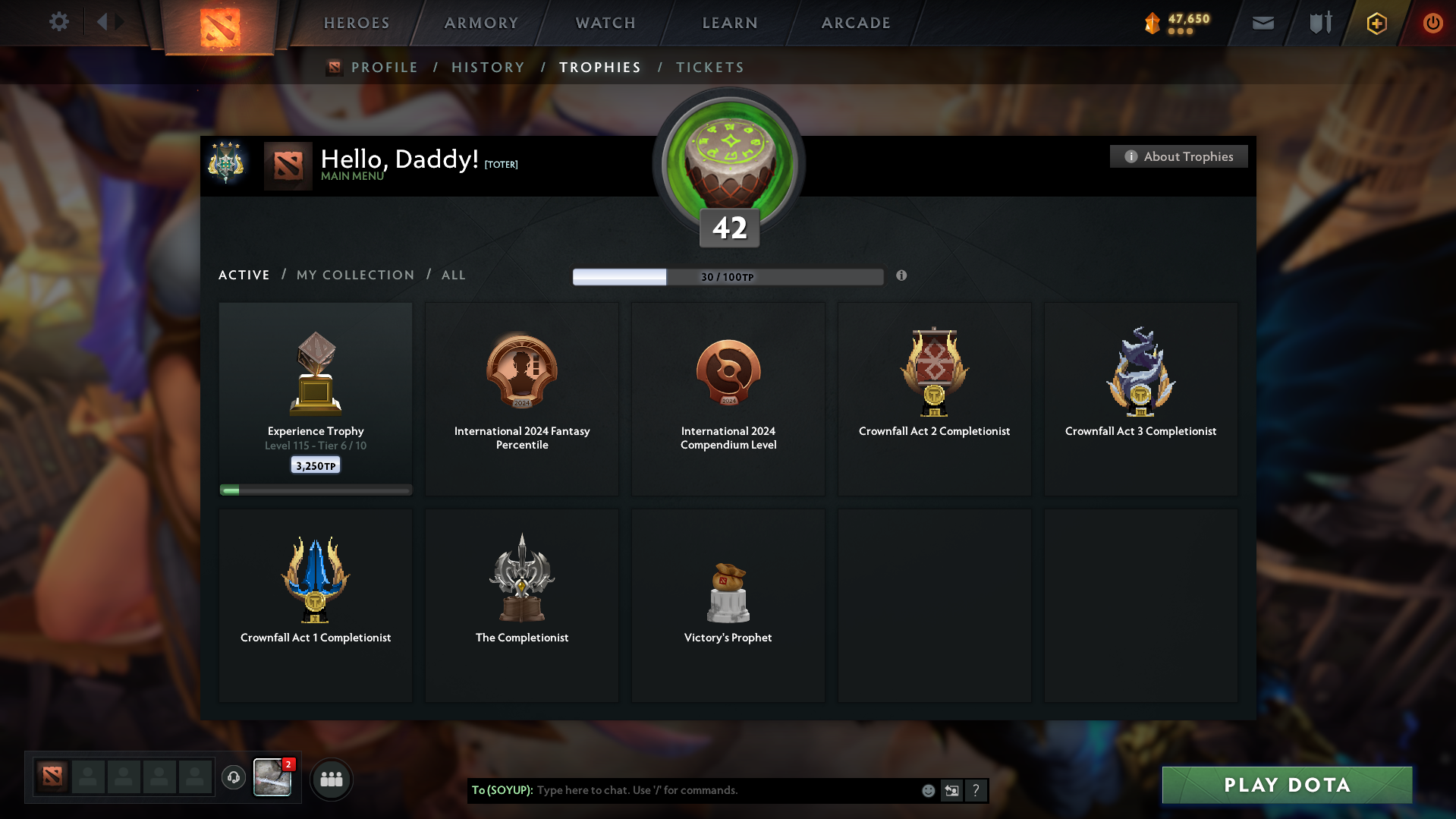Open the armory shield and sword icon

click(1319, 23)
